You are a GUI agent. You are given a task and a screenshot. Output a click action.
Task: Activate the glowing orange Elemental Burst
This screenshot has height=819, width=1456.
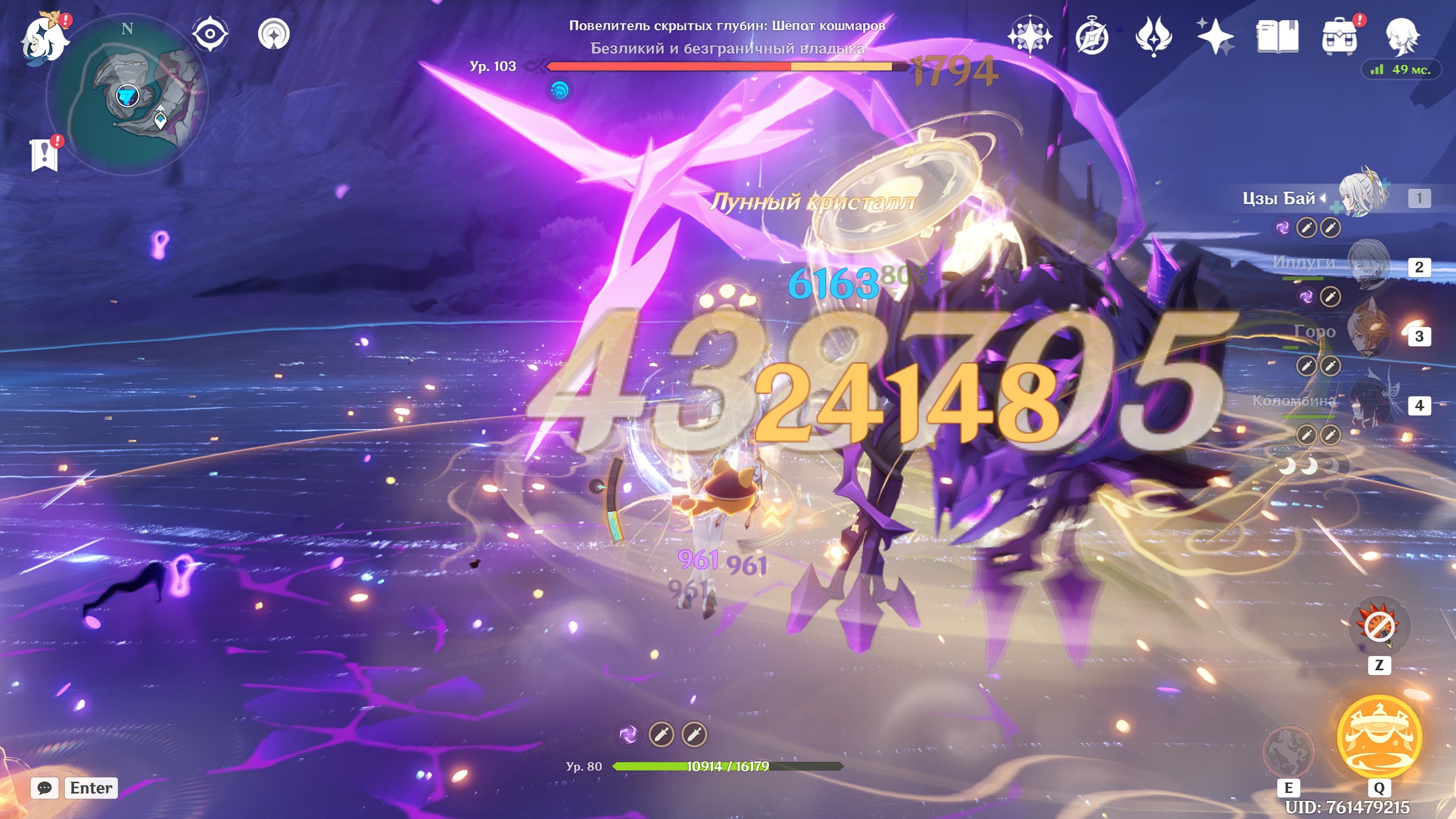[1379, 736]
